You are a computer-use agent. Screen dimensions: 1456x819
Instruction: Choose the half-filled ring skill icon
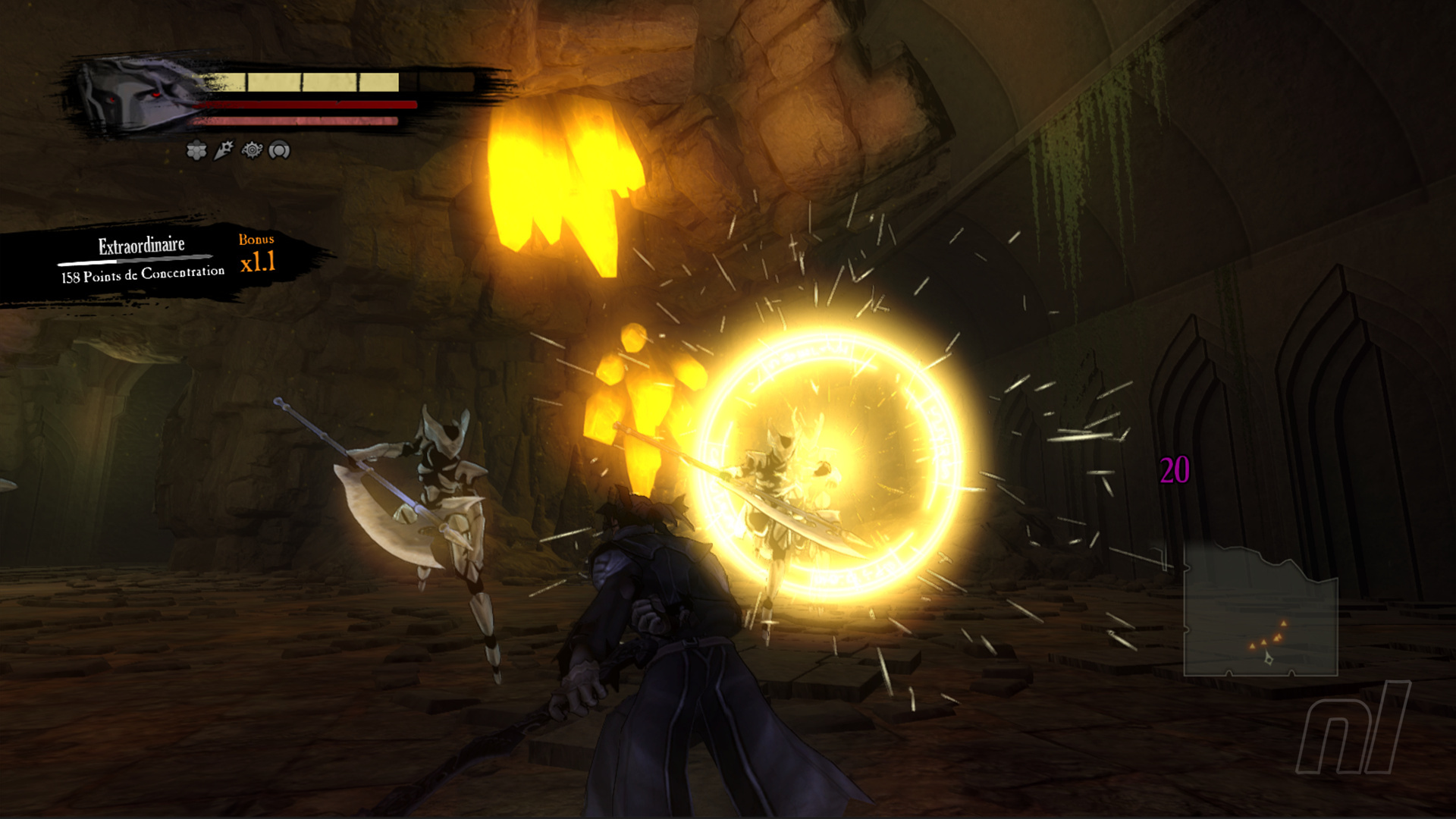280,151
